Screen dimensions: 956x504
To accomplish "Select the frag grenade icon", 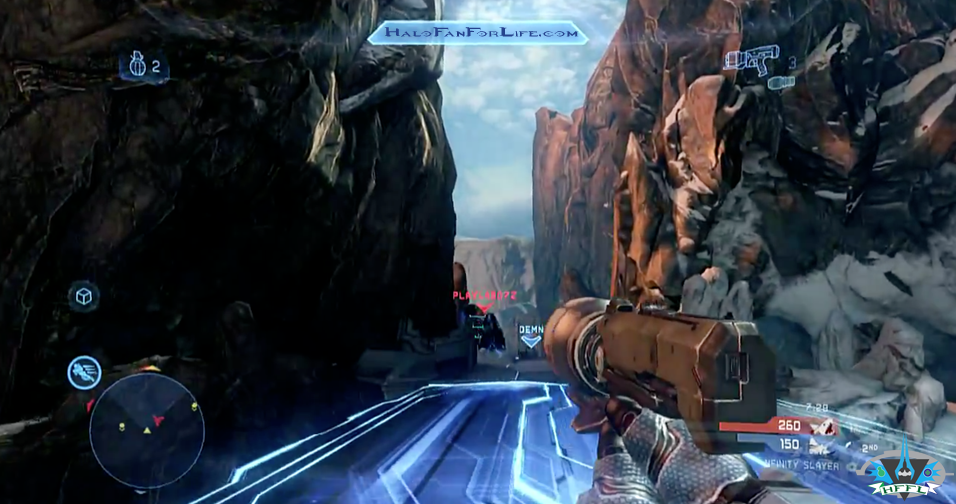I will pos(134,66).
